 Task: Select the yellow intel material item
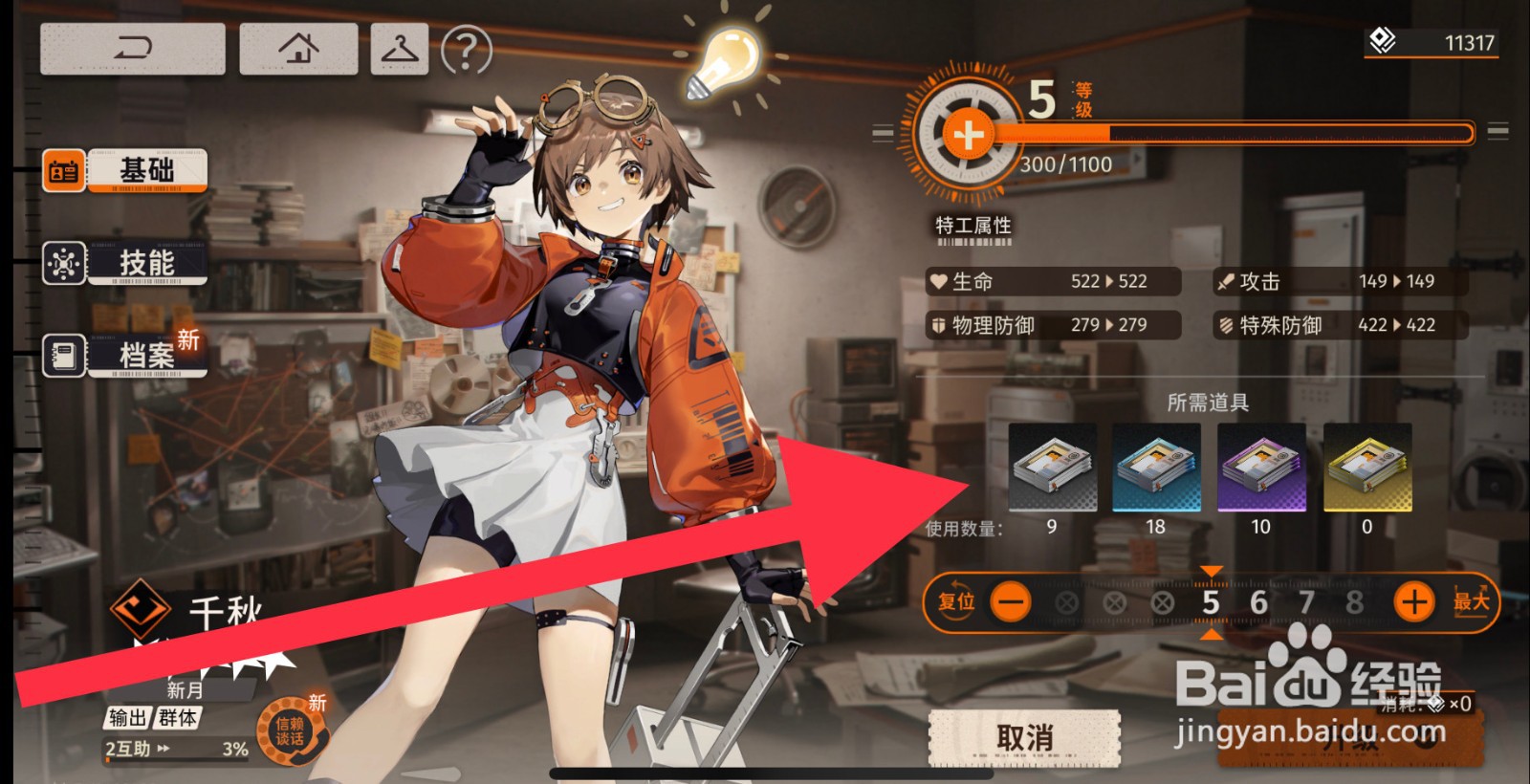(x=1366, y=468)
